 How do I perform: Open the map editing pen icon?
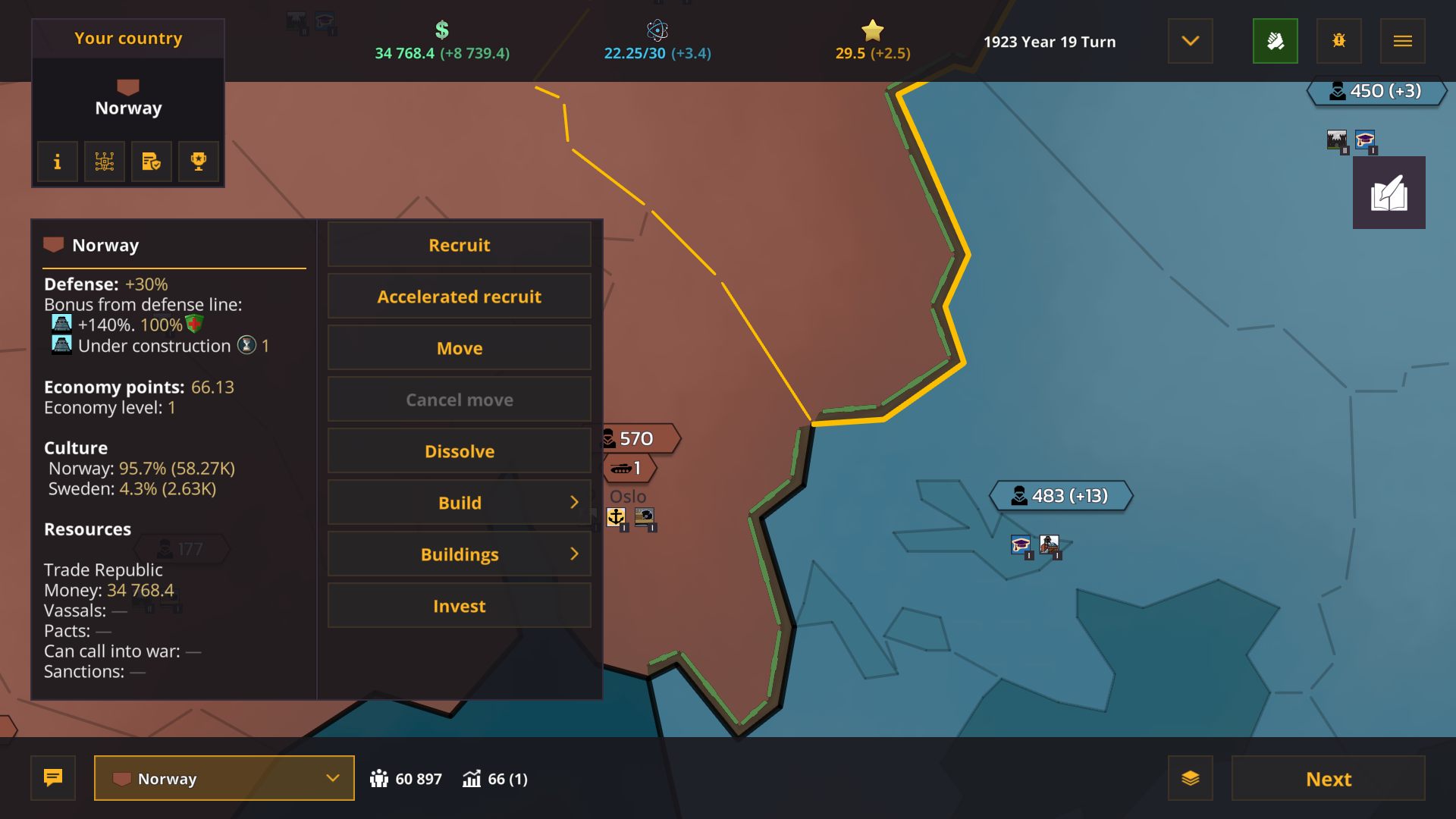pyautogui.click(x=1389, y=192)
